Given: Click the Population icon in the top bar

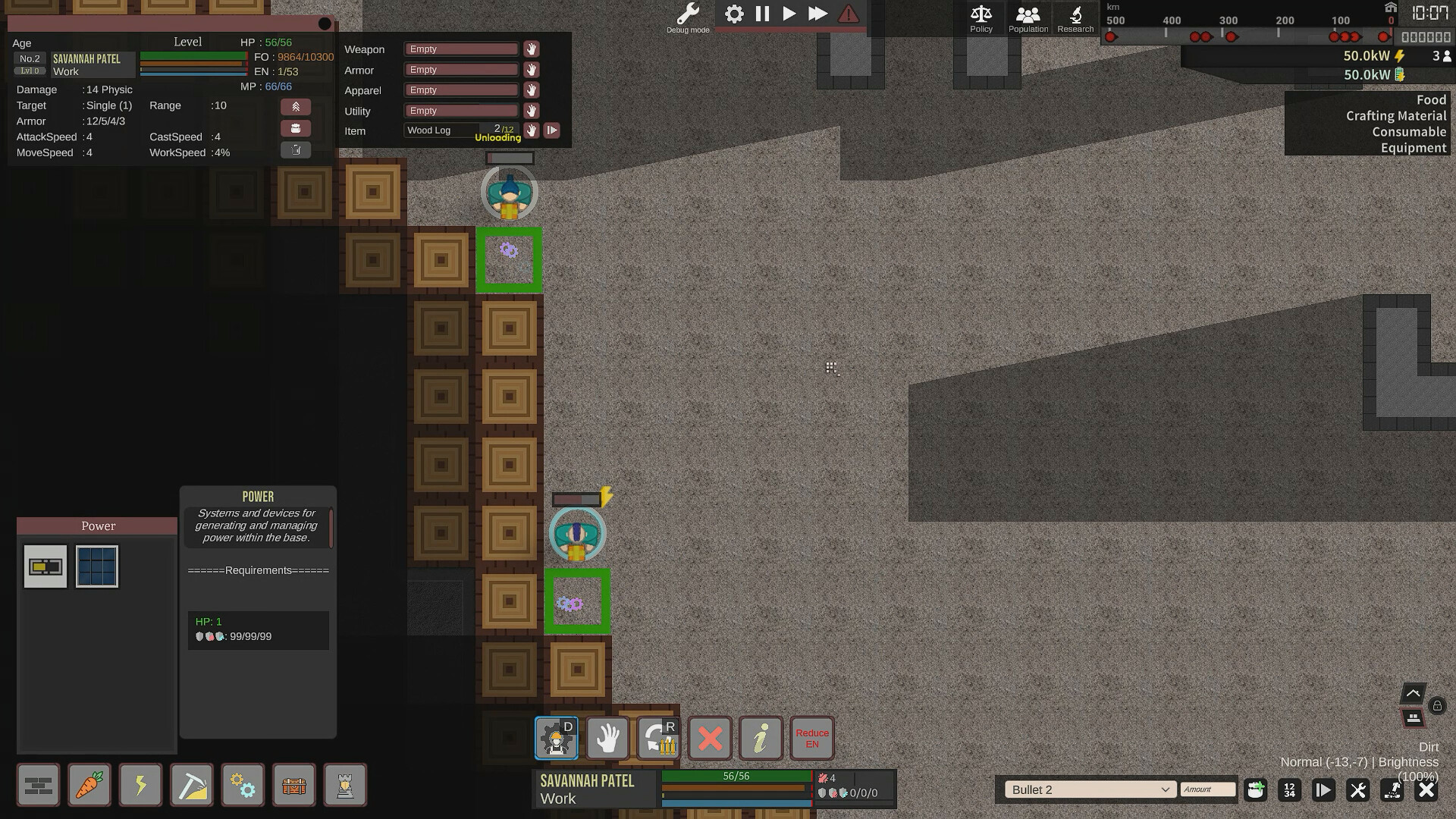Looking at the screenshot, I should (1028, 15).
